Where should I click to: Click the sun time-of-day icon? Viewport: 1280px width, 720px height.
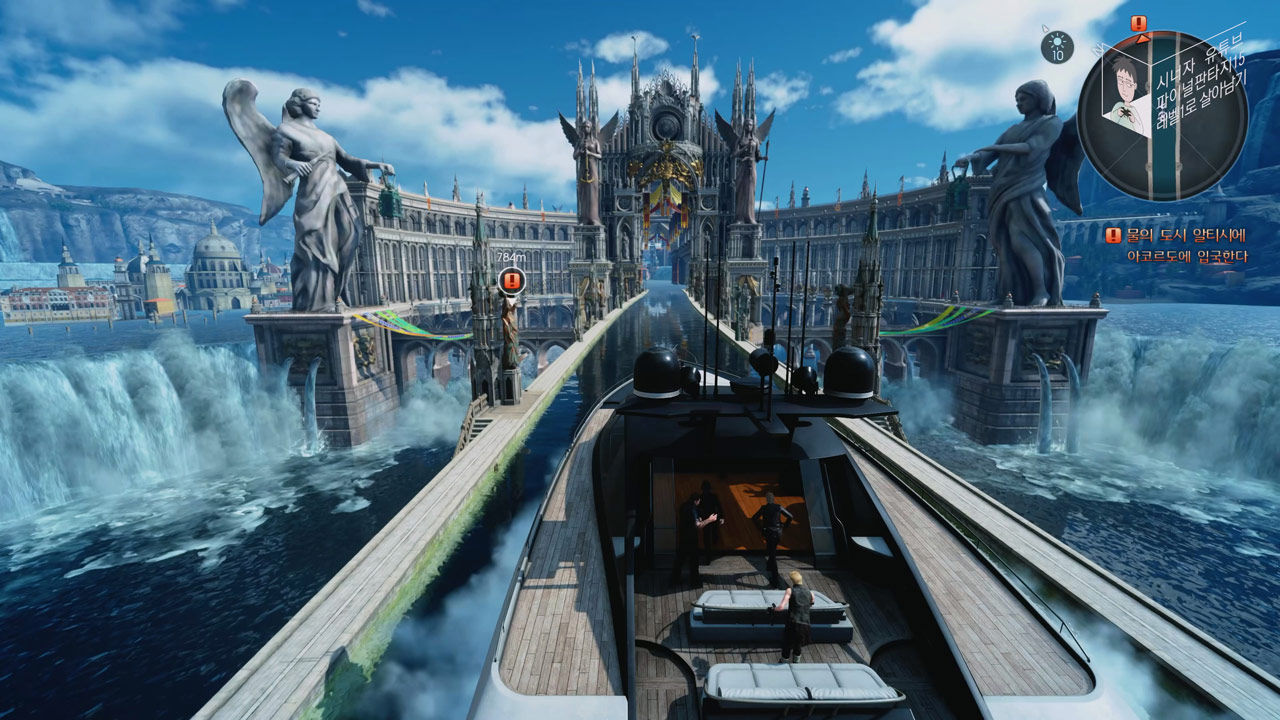click(1056, 46)
